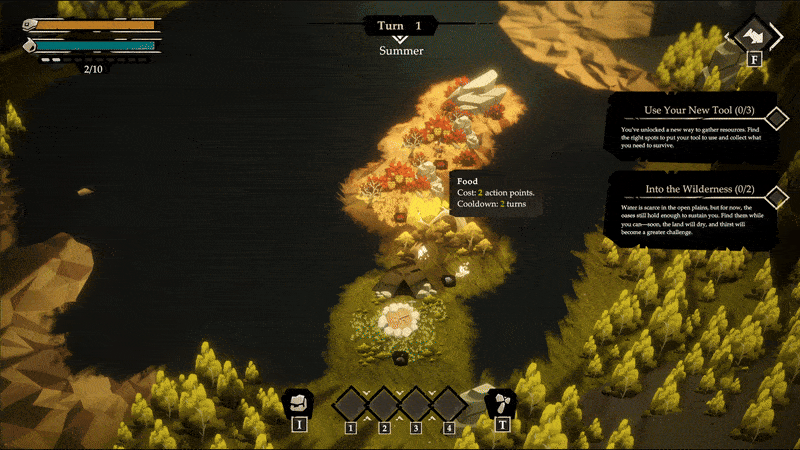Viewport: 800px width, 450px height.
Task: Open the inventory bag icon
Action: tap(297, 403)
